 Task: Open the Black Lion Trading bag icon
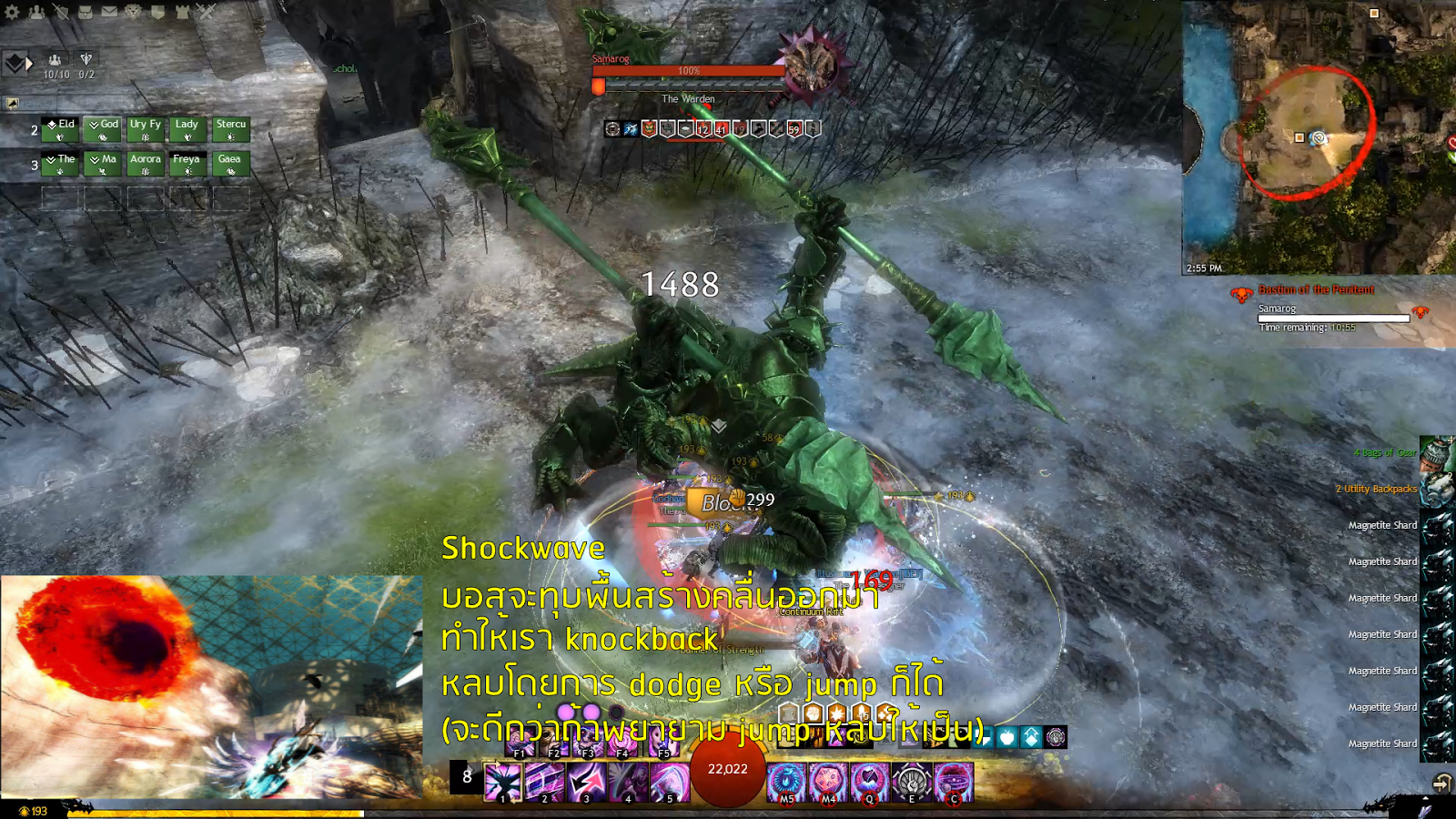pyautogui.click(x=86, y=11)
